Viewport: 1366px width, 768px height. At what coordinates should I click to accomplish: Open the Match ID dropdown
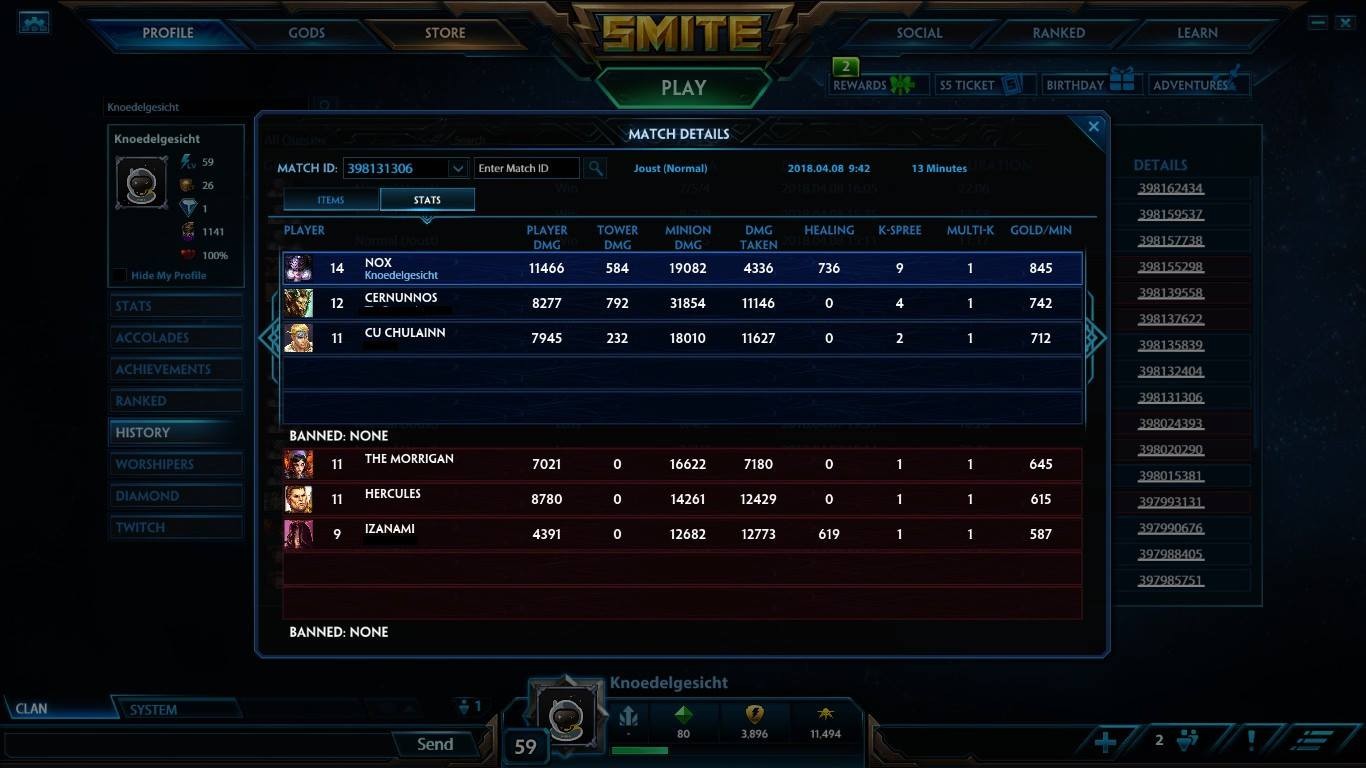[x=457, y=168]
